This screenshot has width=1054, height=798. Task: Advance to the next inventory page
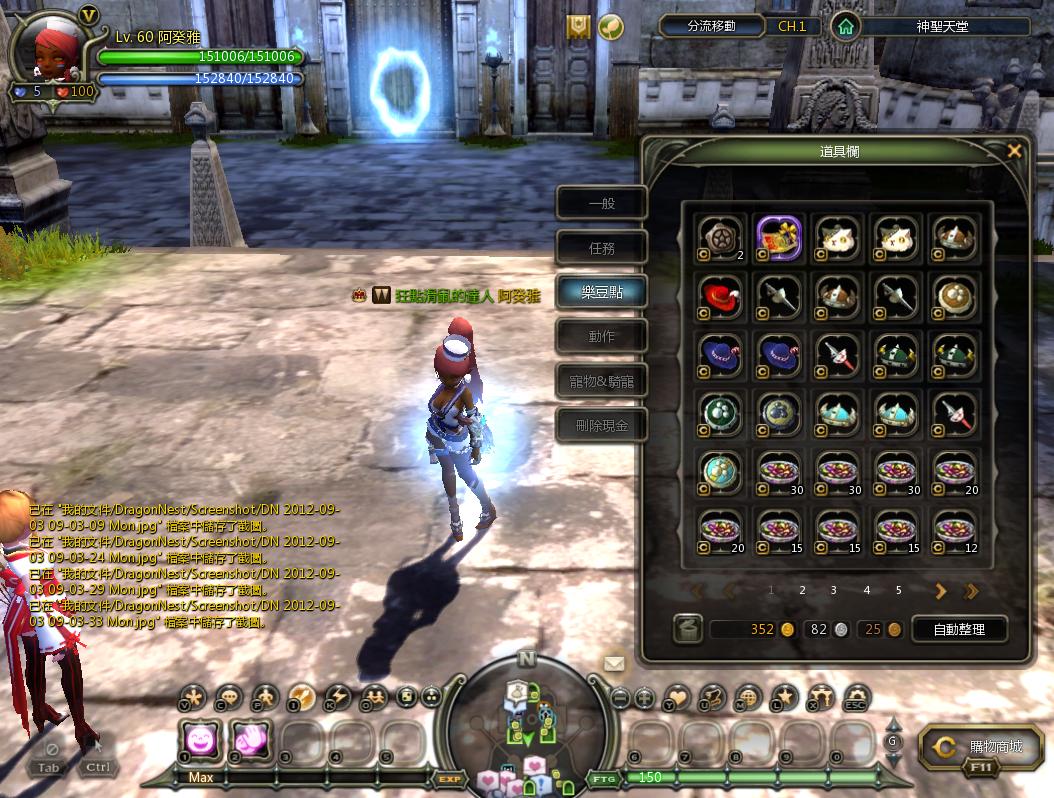(940, 591)
